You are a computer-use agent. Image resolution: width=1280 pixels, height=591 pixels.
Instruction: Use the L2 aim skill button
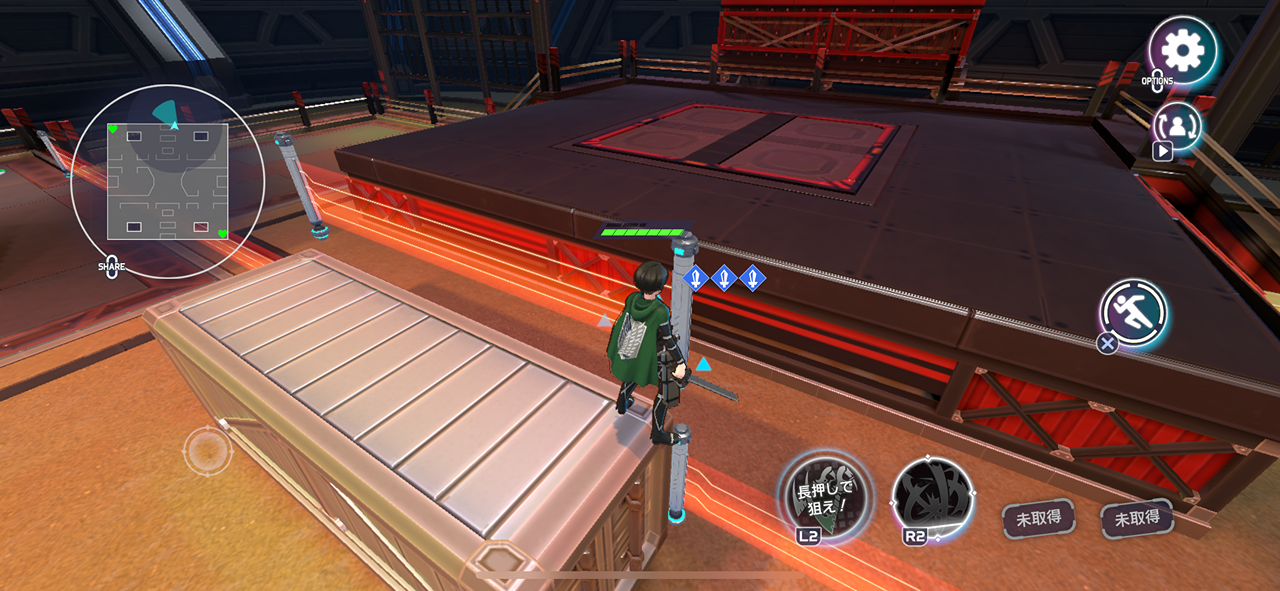click(x=825, y=497)
